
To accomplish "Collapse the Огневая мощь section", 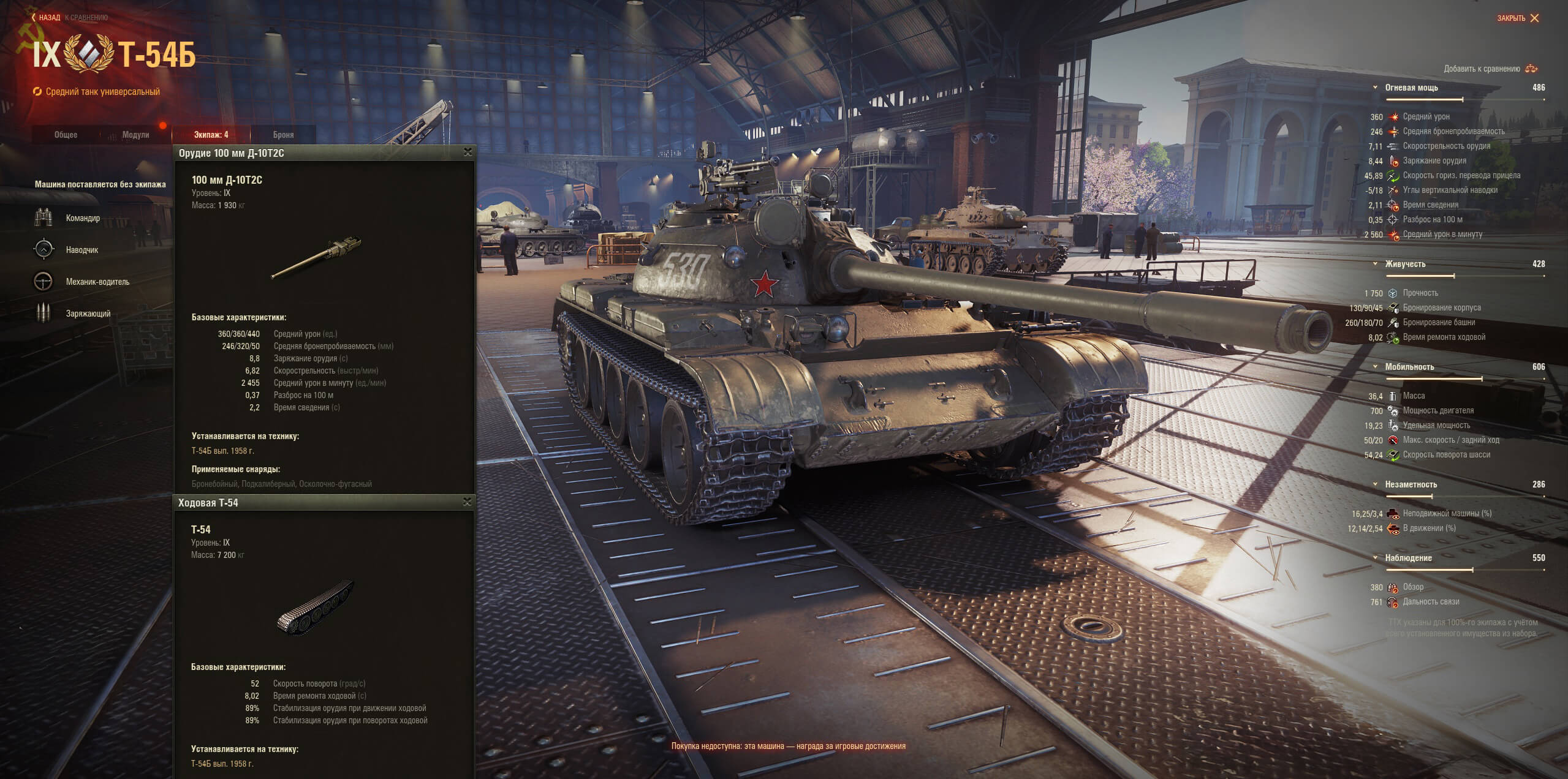I will (1375, 88).
